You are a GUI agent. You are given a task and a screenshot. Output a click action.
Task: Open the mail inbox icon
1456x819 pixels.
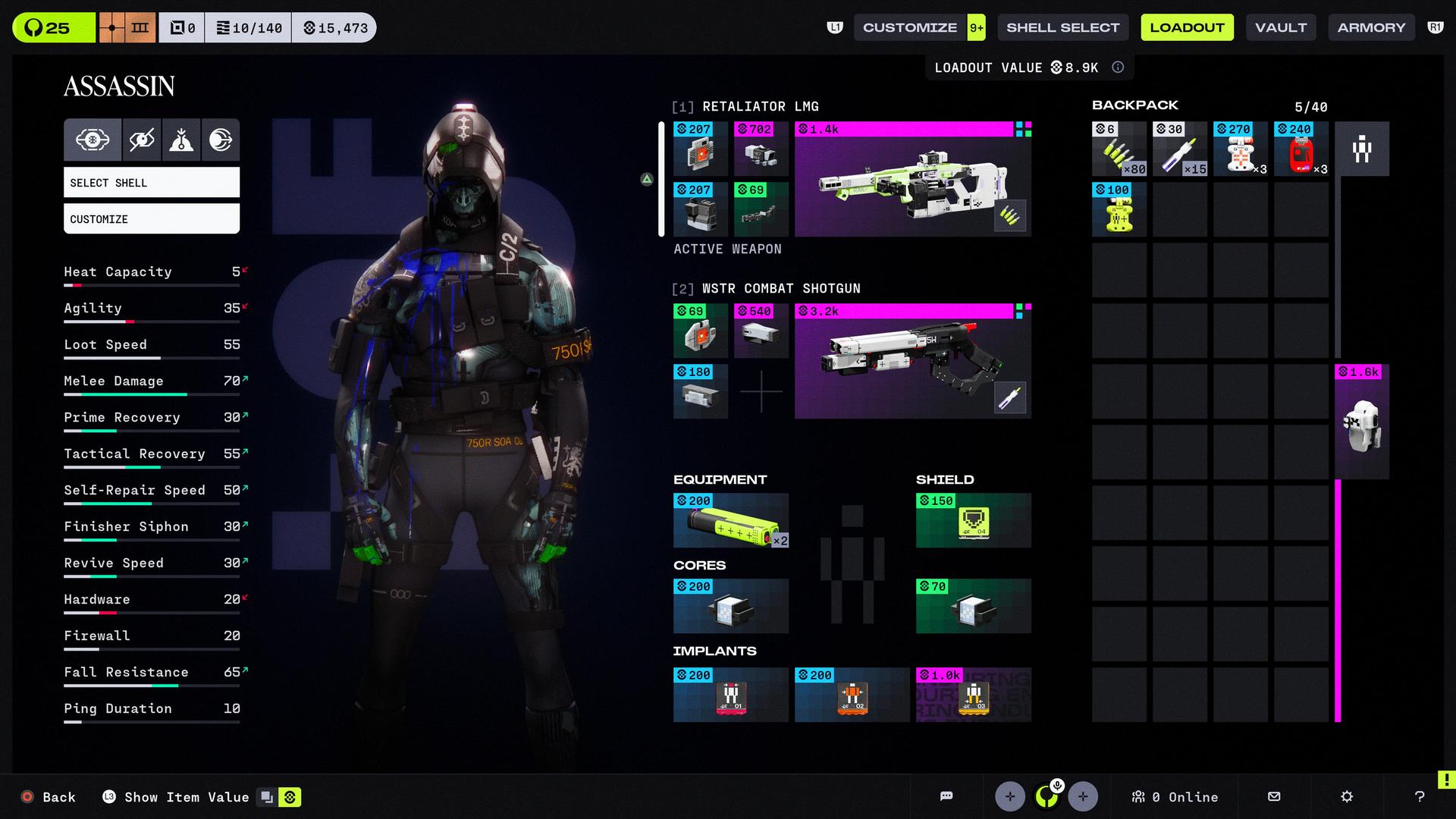click(x=1274, y=796)
